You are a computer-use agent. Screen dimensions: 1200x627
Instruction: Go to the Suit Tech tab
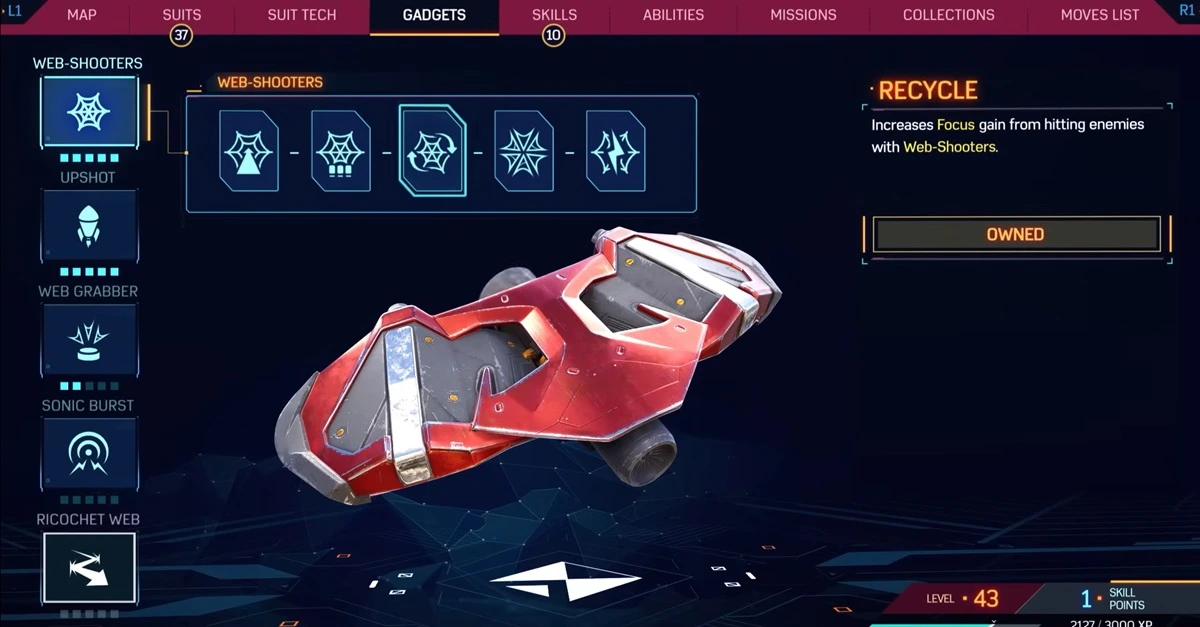click(x=302, y=15)
